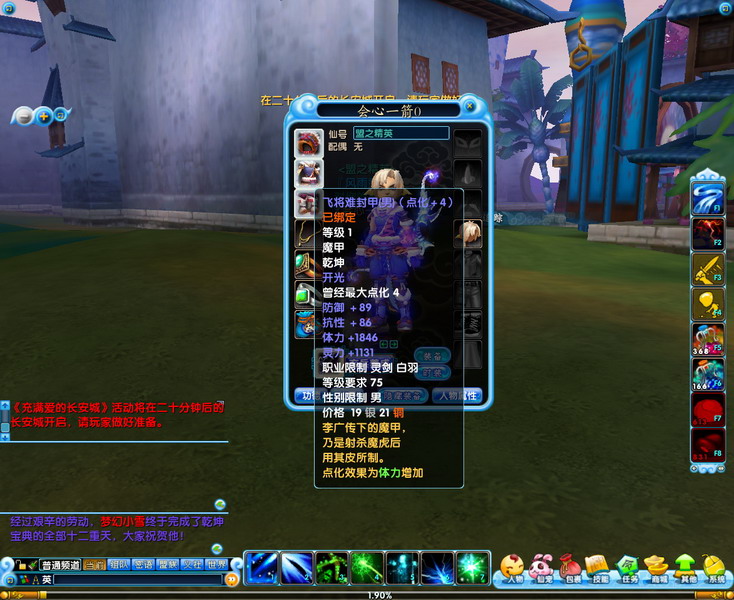
Task: Open the 包裹 inventory bag
Action: click(570, 569)
